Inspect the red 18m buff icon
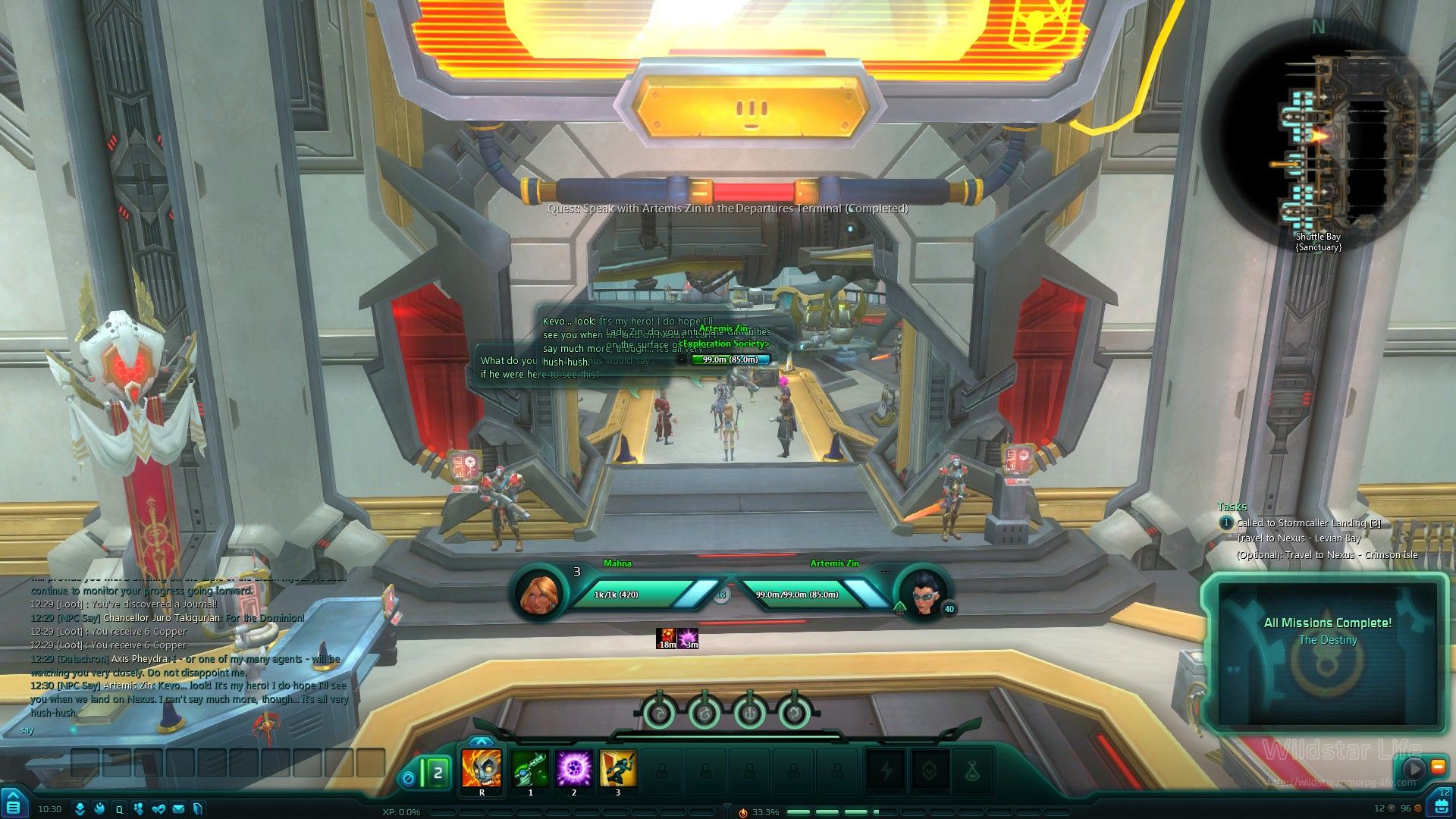 (x=667, y=639)
